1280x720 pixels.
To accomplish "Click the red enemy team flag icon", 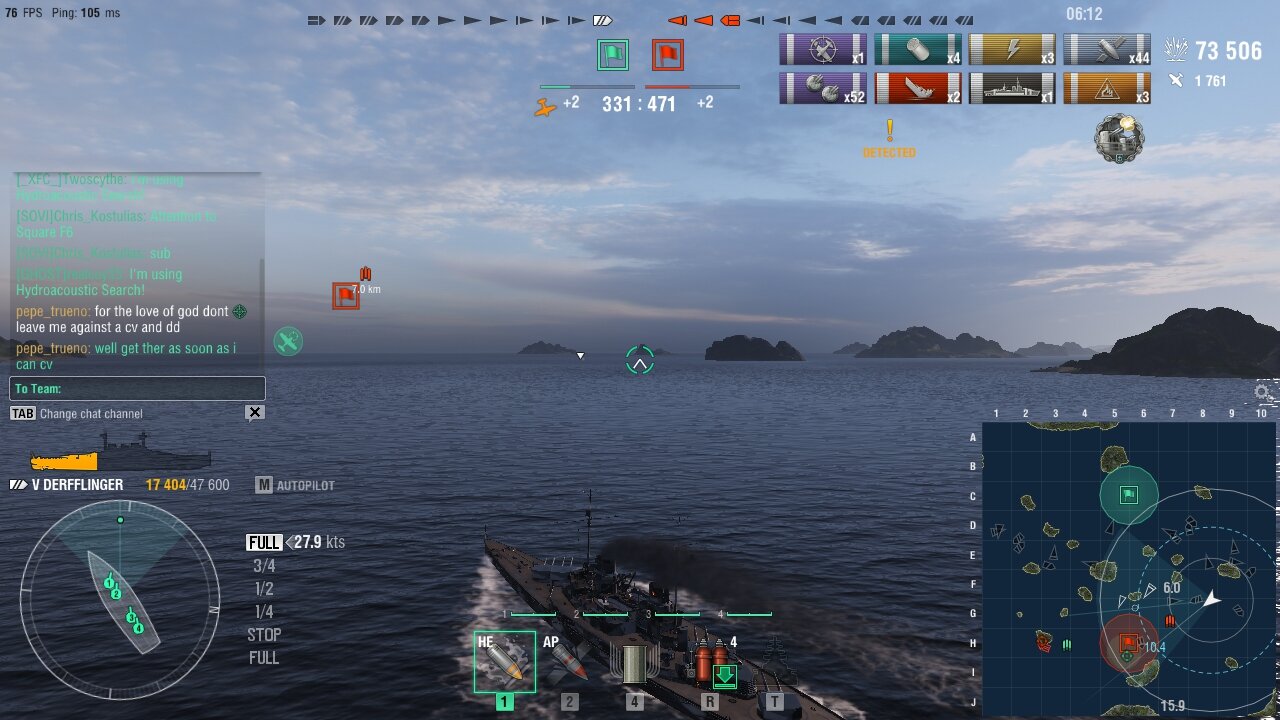I will coord(668,55).
